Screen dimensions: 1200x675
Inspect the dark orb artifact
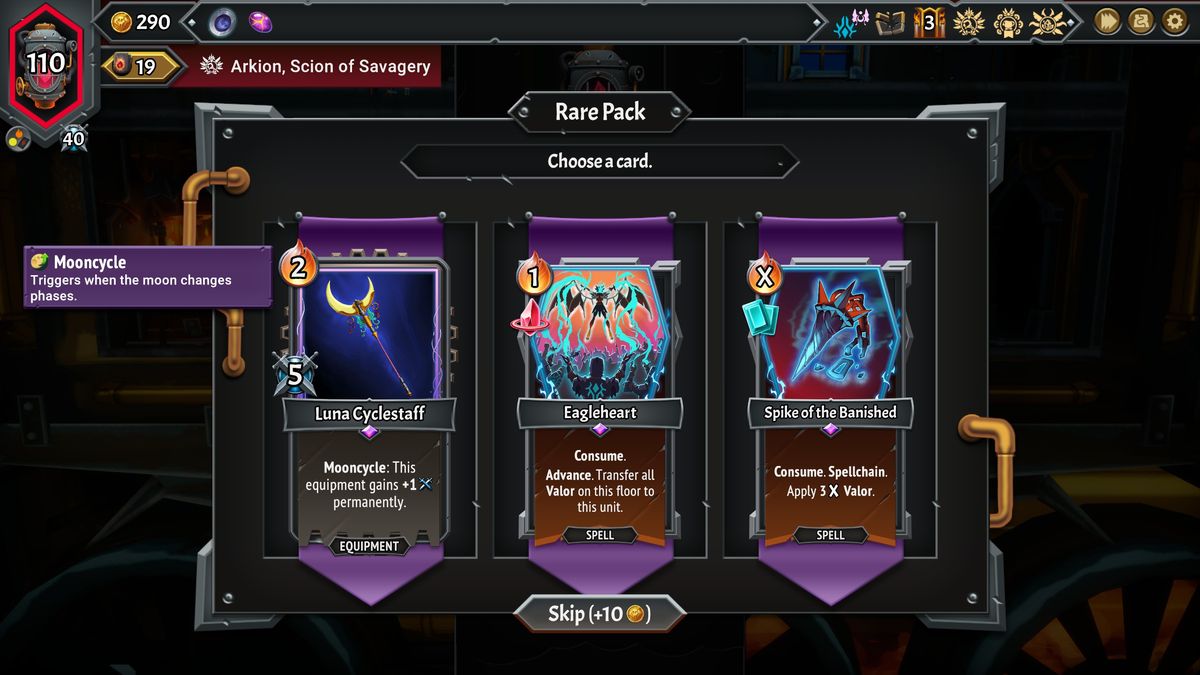point(222,22)
